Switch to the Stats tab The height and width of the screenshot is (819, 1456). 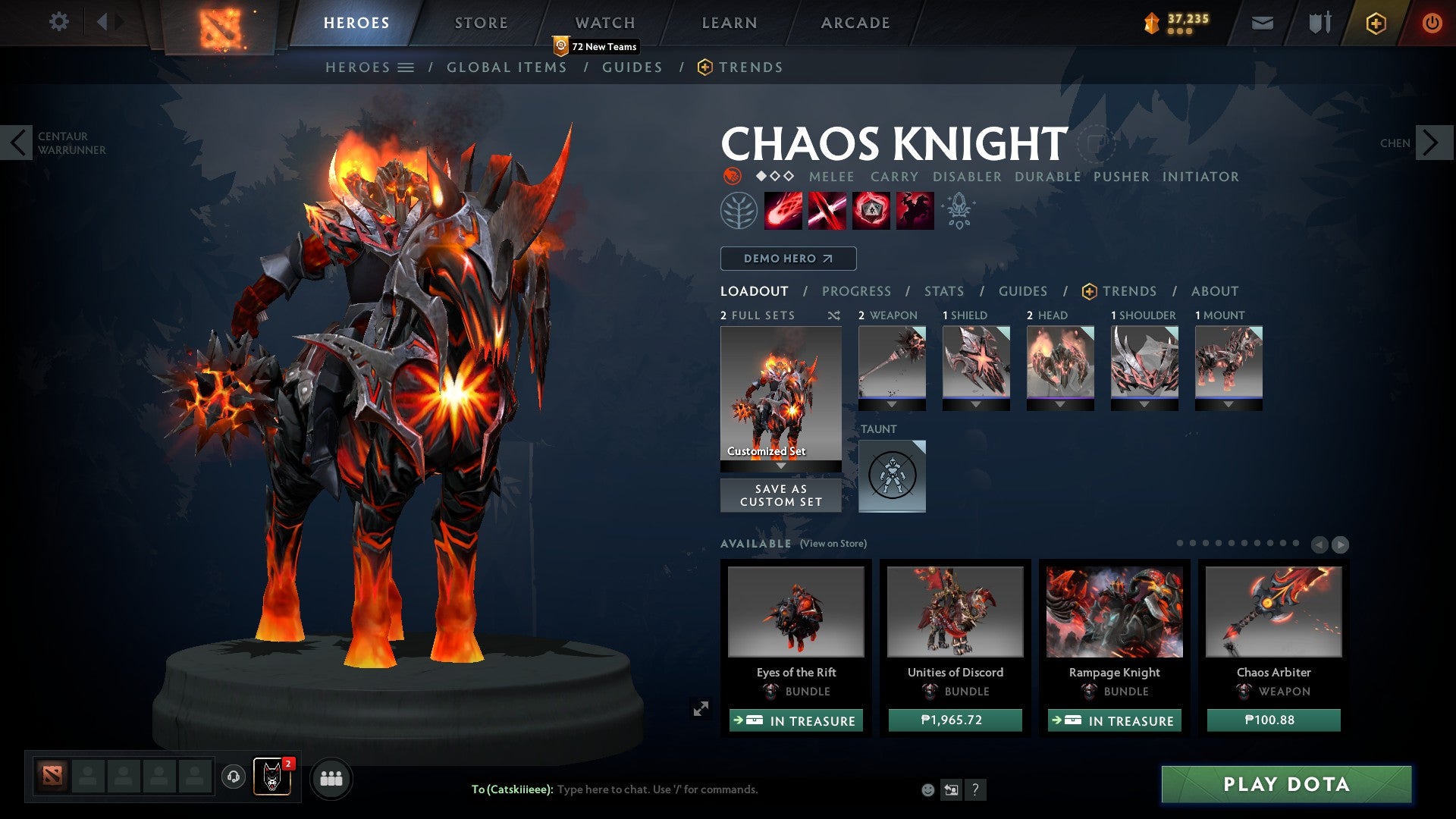coord(943,291)
